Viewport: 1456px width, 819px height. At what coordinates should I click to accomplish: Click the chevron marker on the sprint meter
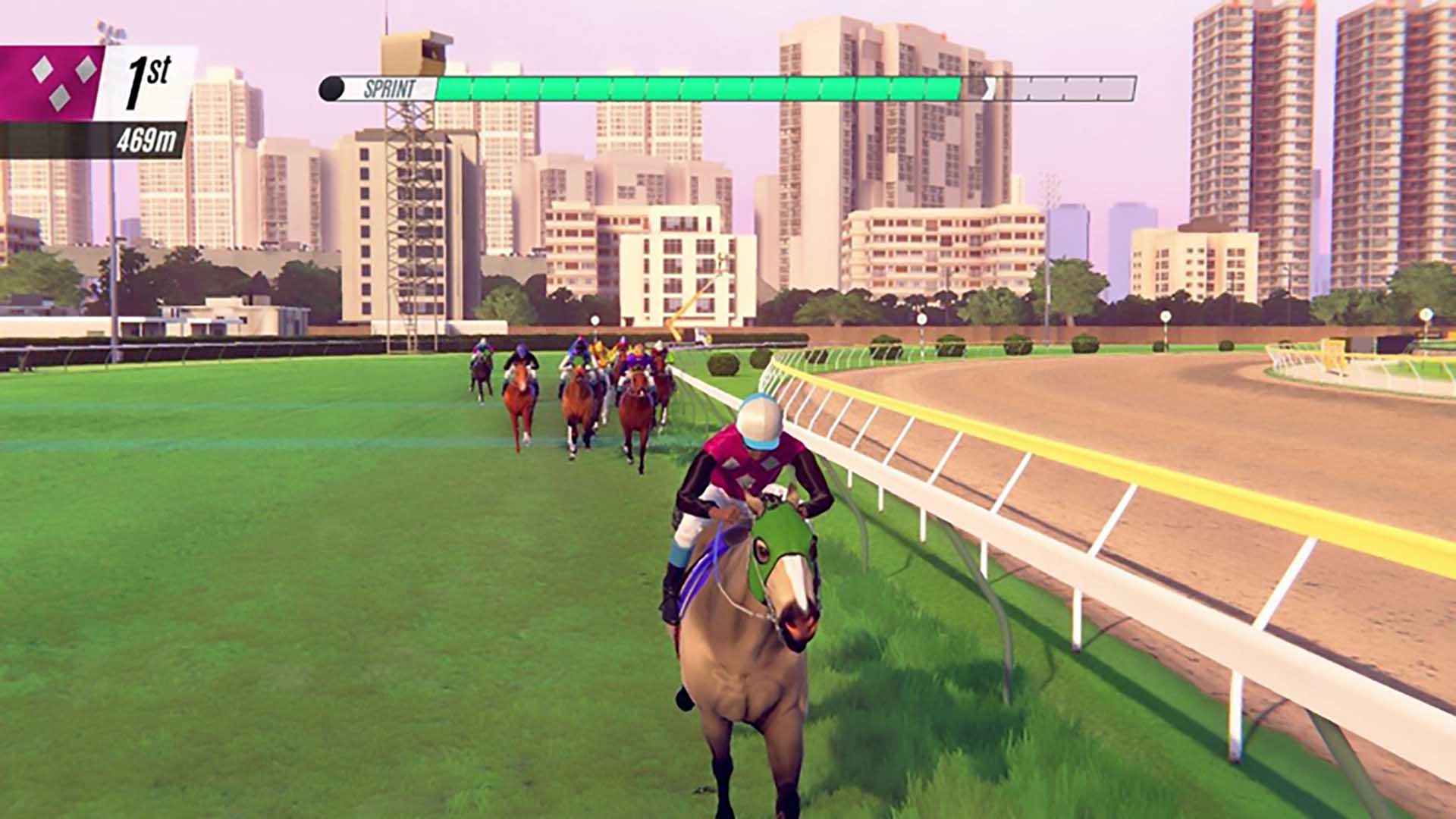[988, 89]
